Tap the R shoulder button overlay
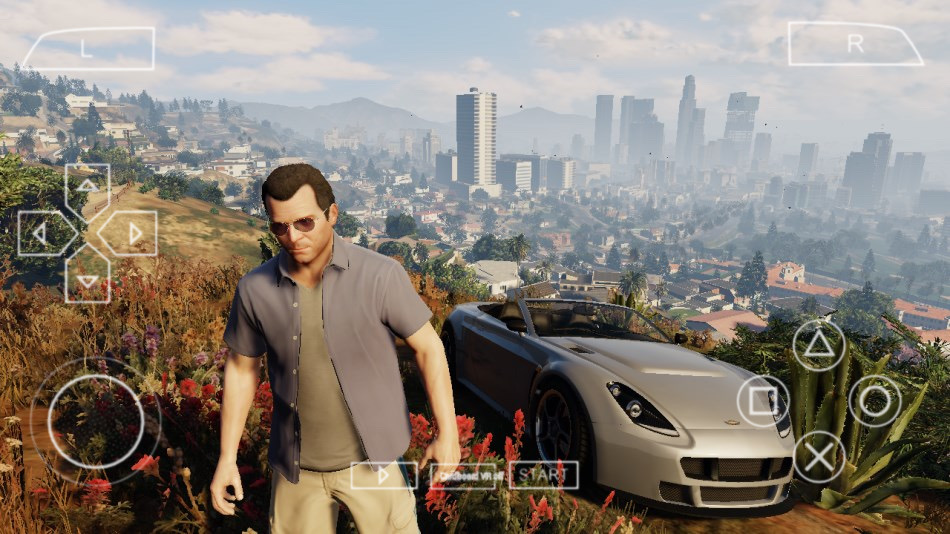The image size is (950, 534). (x=855, y=44)
